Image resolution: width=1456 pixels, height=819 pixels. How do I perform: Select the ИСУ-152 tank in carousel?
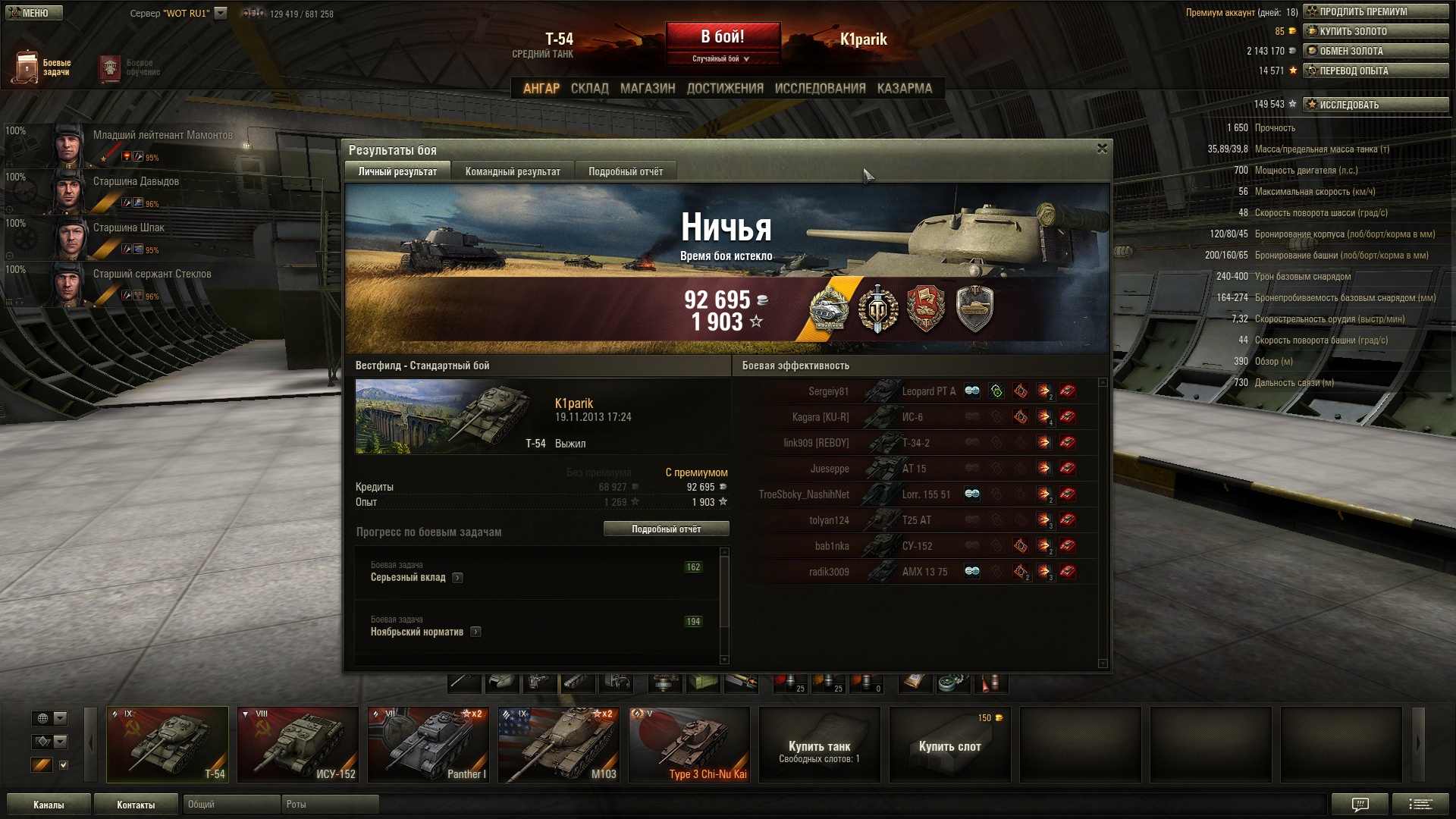point(297,744)
